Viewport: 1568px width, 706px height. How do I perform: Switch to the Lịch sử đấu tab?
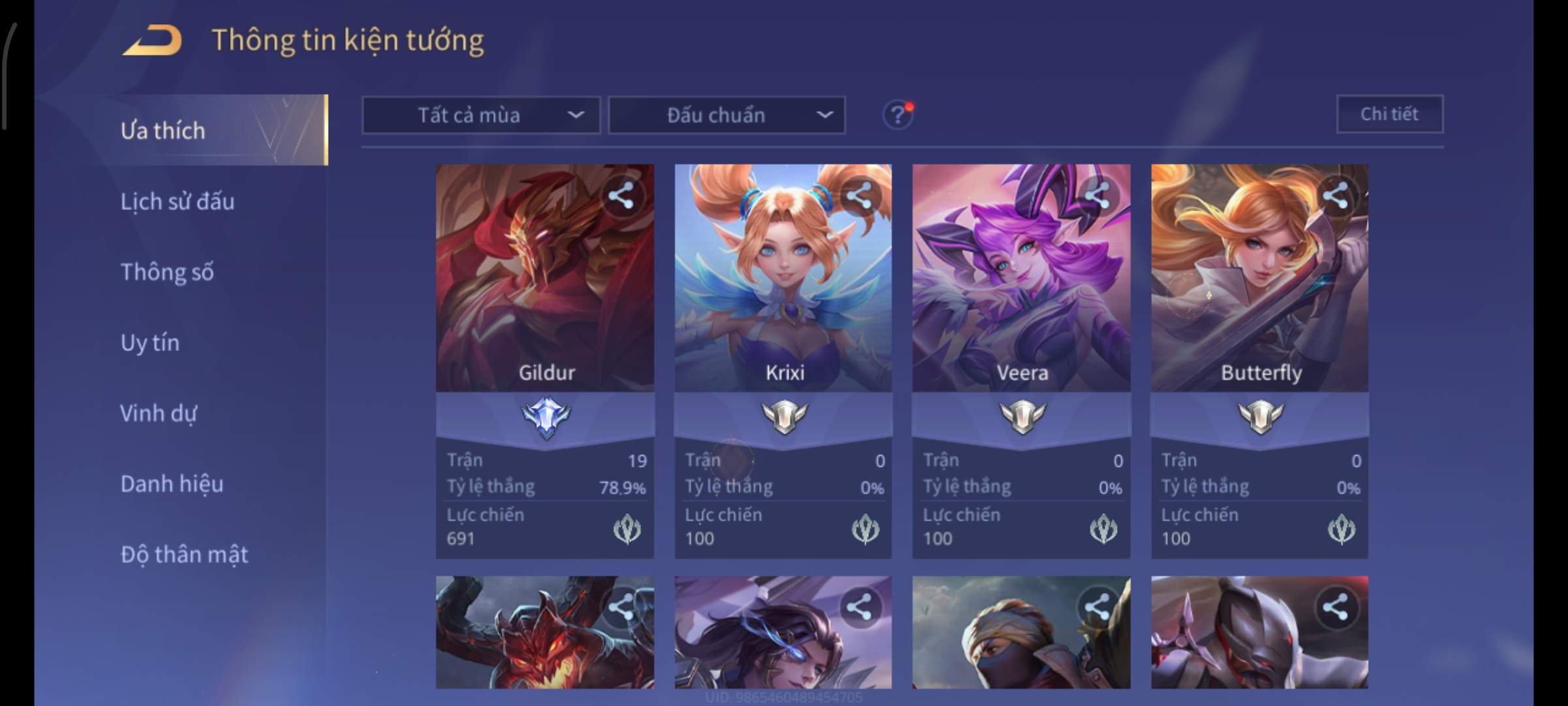[177, 201]
